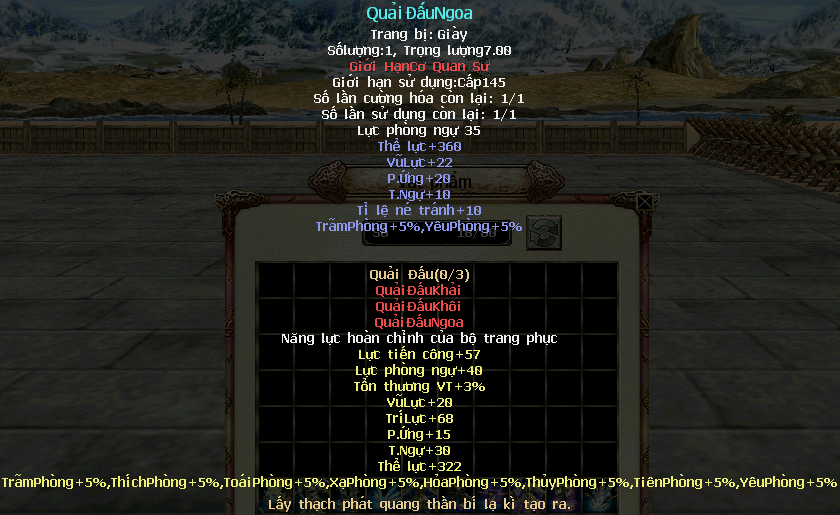Click the circular-arrows sort button
This screenshot has width=840, height=515.
point(544,232)
